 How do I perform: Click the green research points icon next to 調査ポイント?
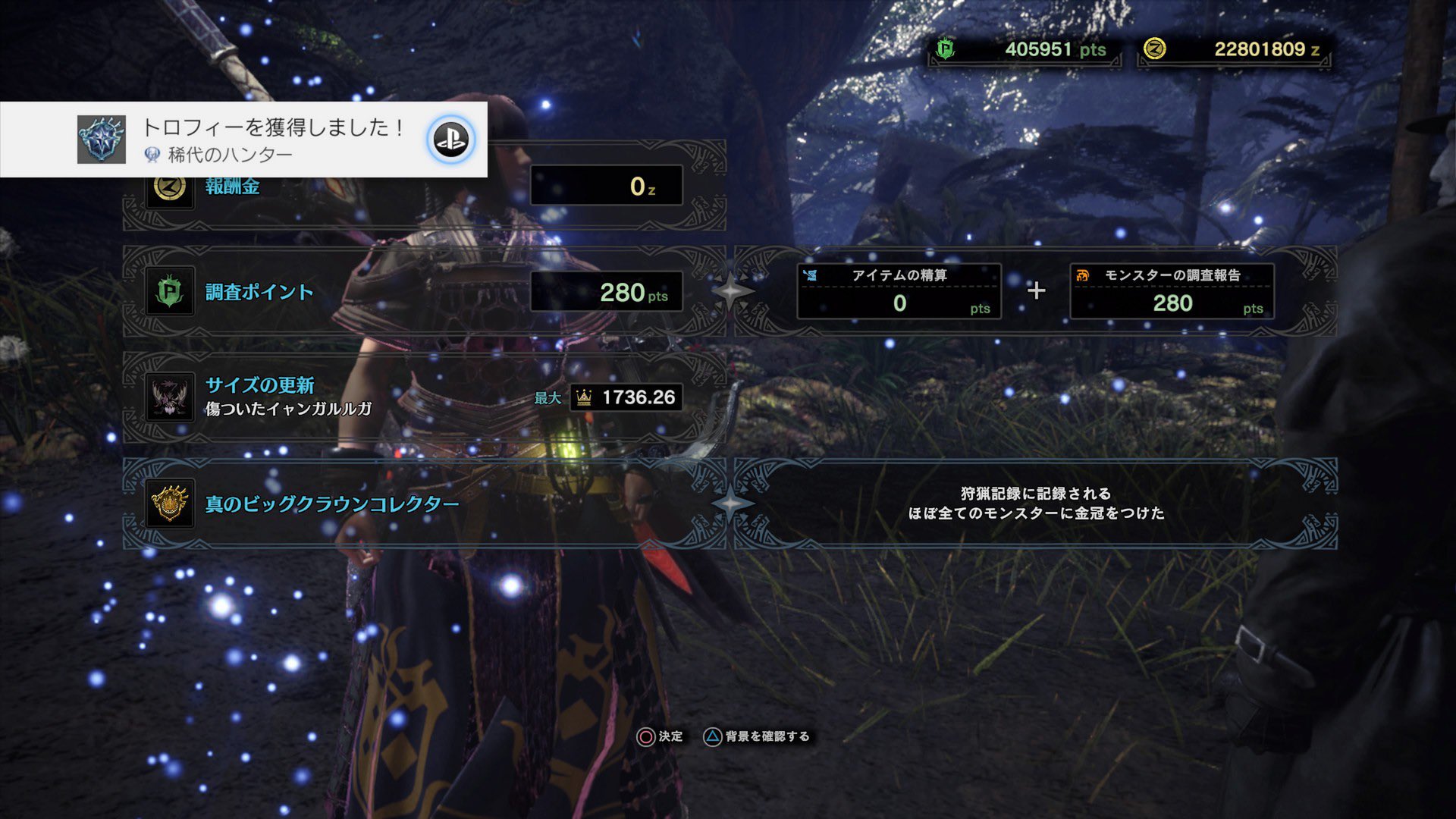(170, 290)
